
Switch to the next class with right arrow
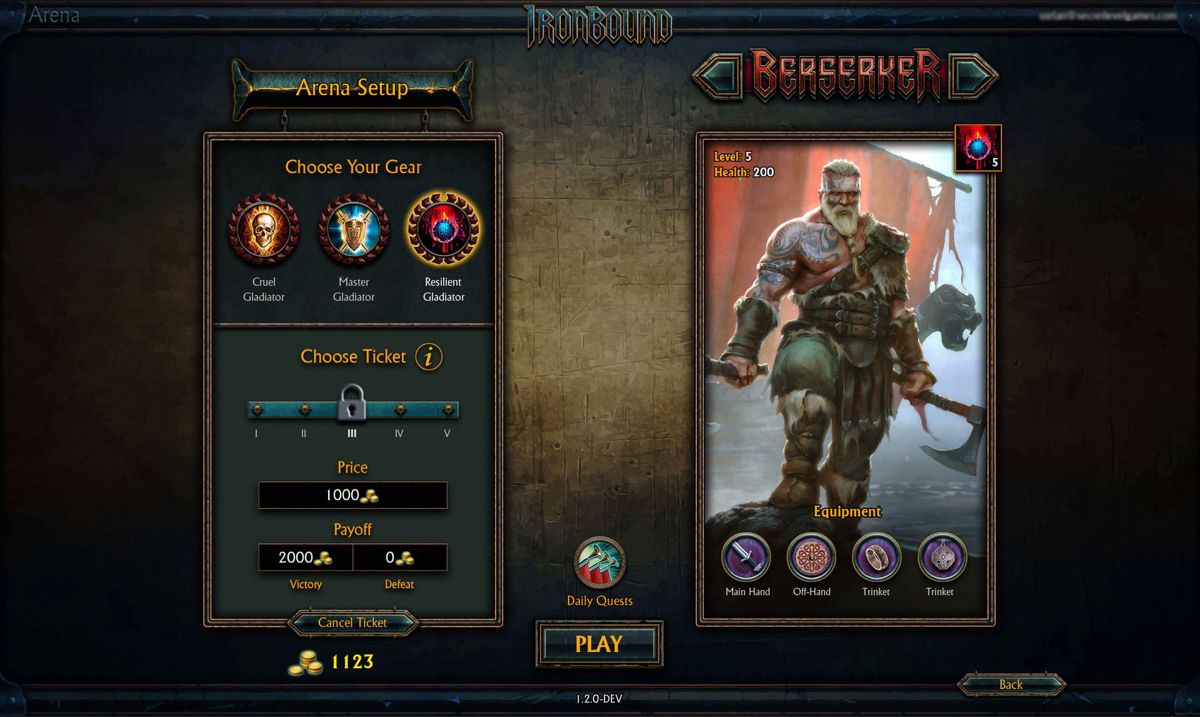[973, 75]
